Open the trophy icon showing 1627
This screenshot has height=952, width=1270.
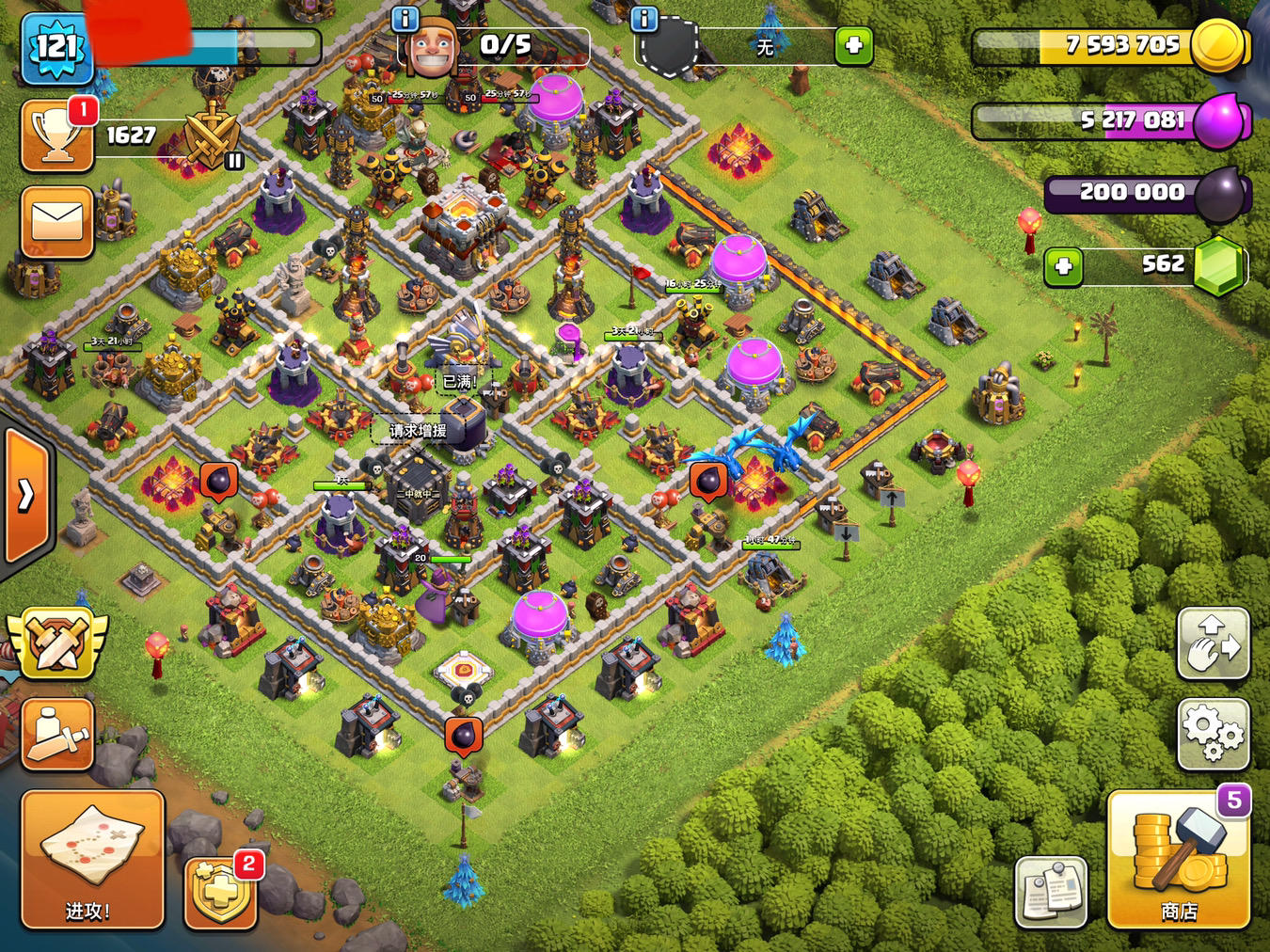(58, 134)
